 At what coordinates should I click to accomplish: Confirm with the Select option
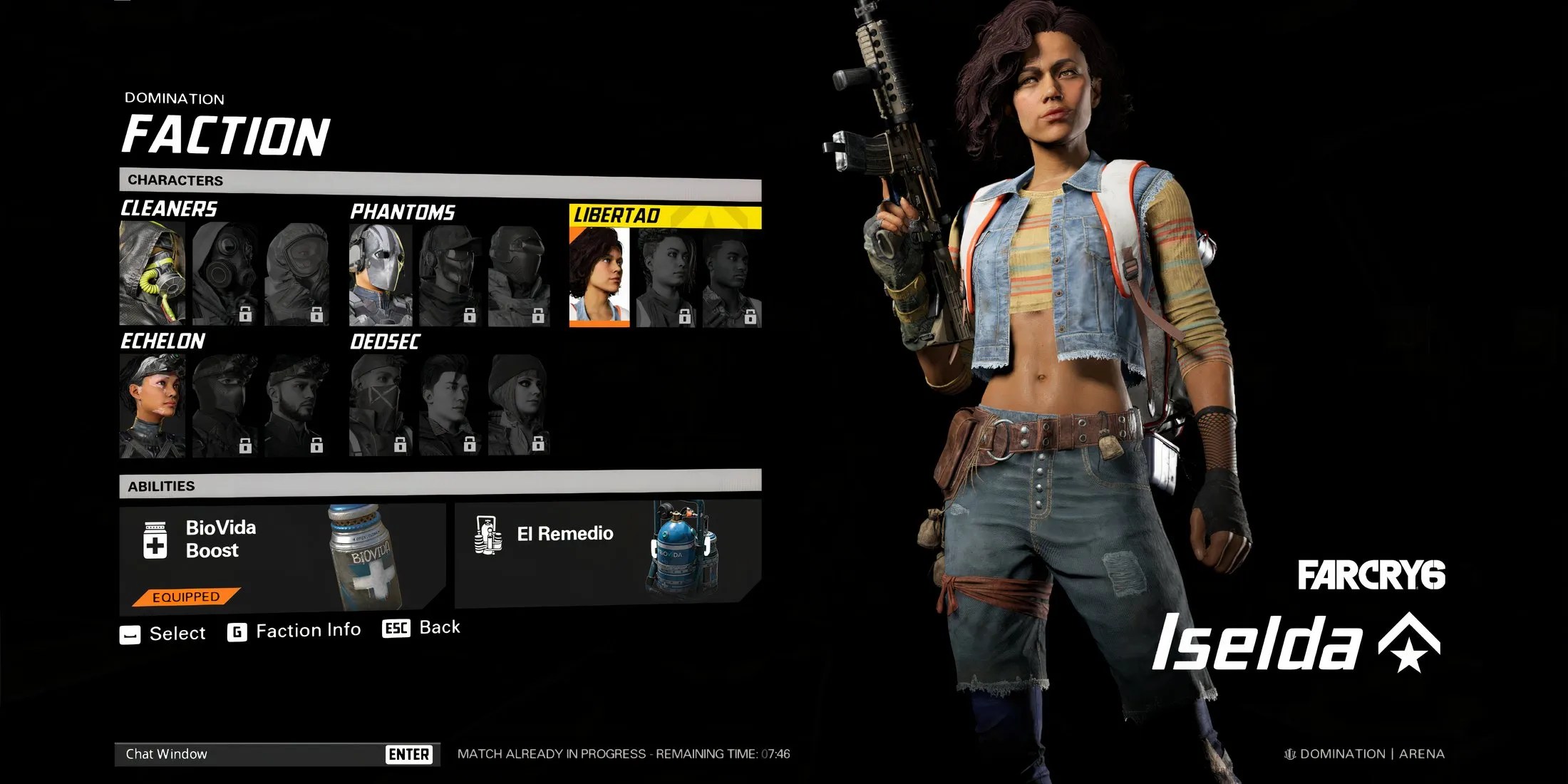coord(163,634)
